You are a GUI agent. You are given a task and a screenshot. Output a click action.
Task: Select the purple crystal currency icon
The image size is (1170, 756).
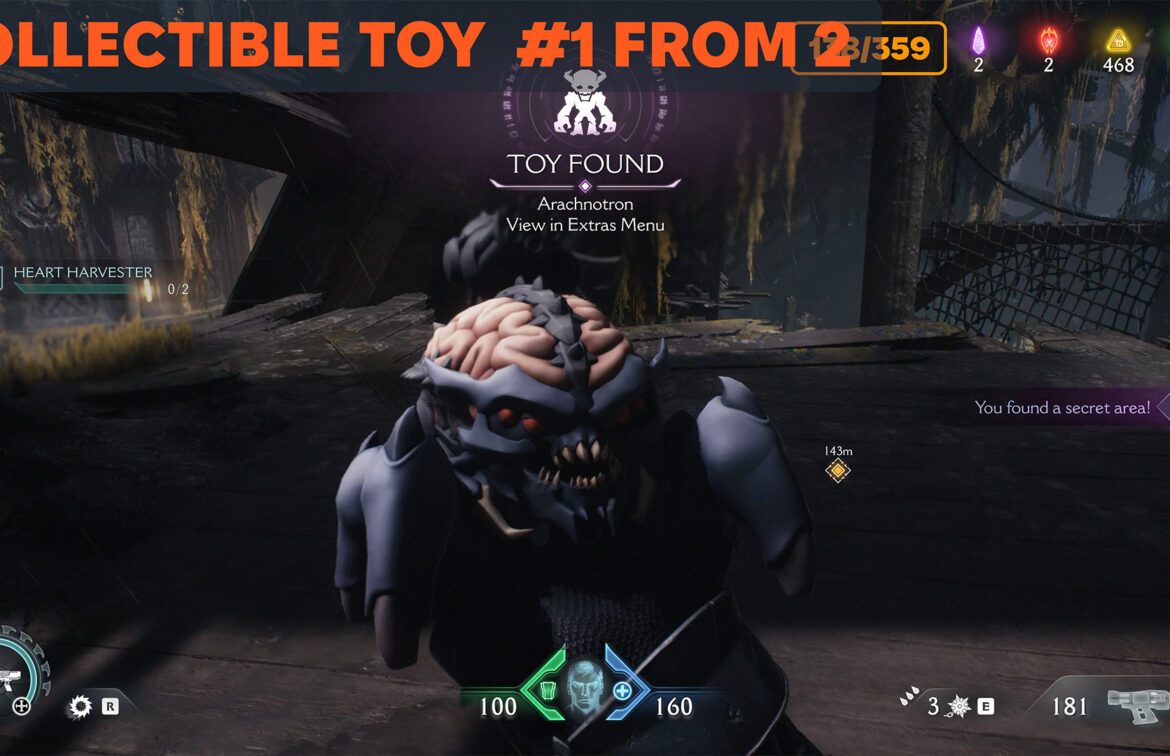979,41
